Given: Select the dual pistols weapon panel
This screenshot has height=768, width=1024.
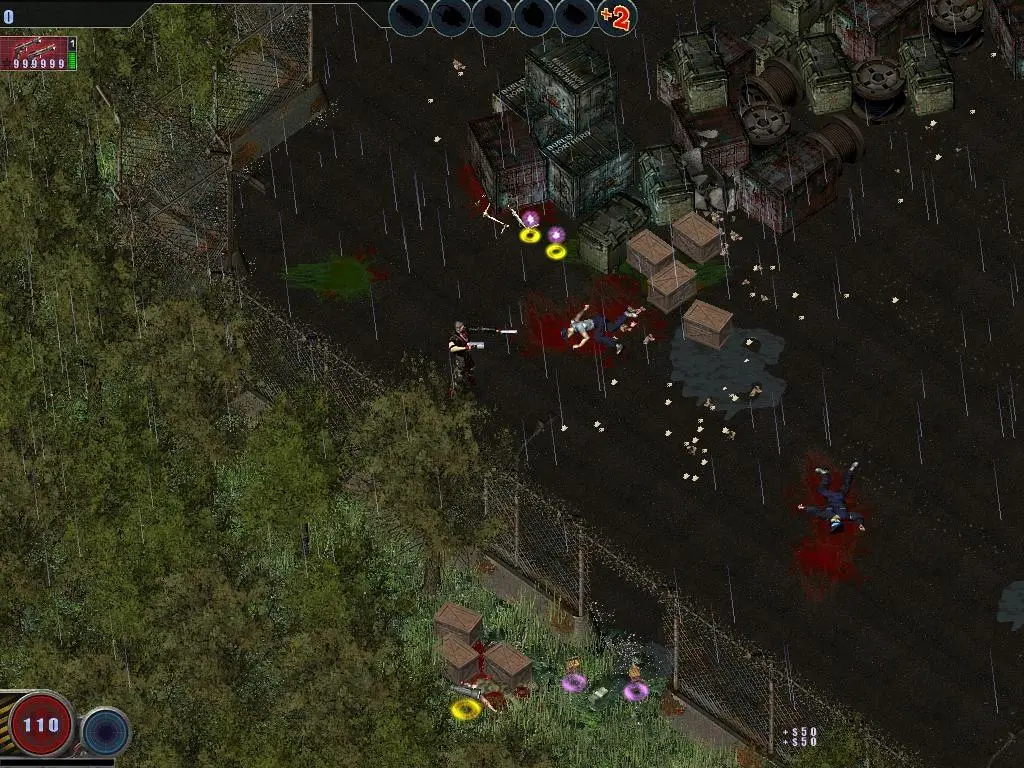Looking at the screenshot, I should (x=36, y=53).
